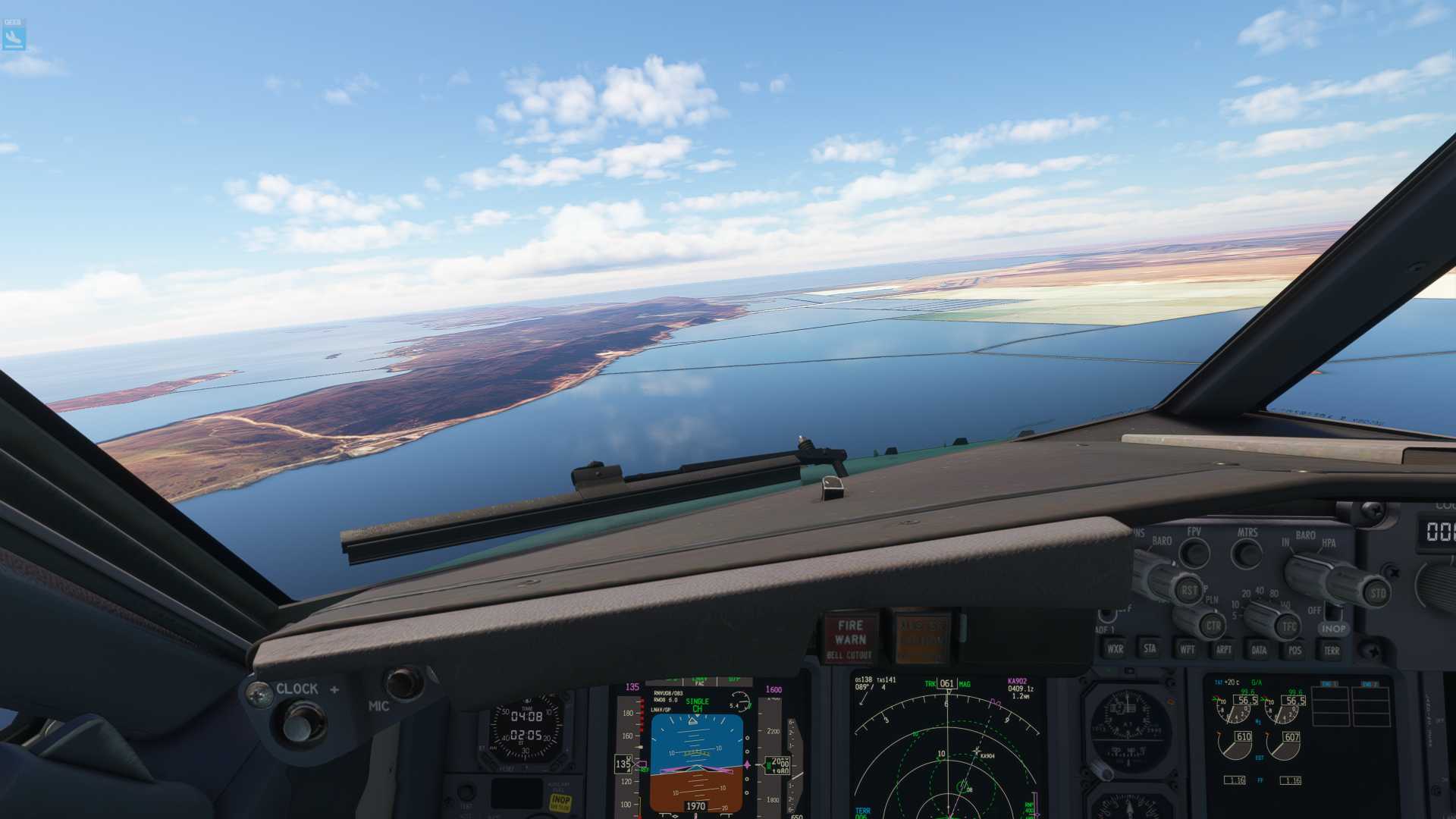This screenshot has height=819, width=1456.
Task: Enable the ARPT airports map button
Action: pos(1223,650)
